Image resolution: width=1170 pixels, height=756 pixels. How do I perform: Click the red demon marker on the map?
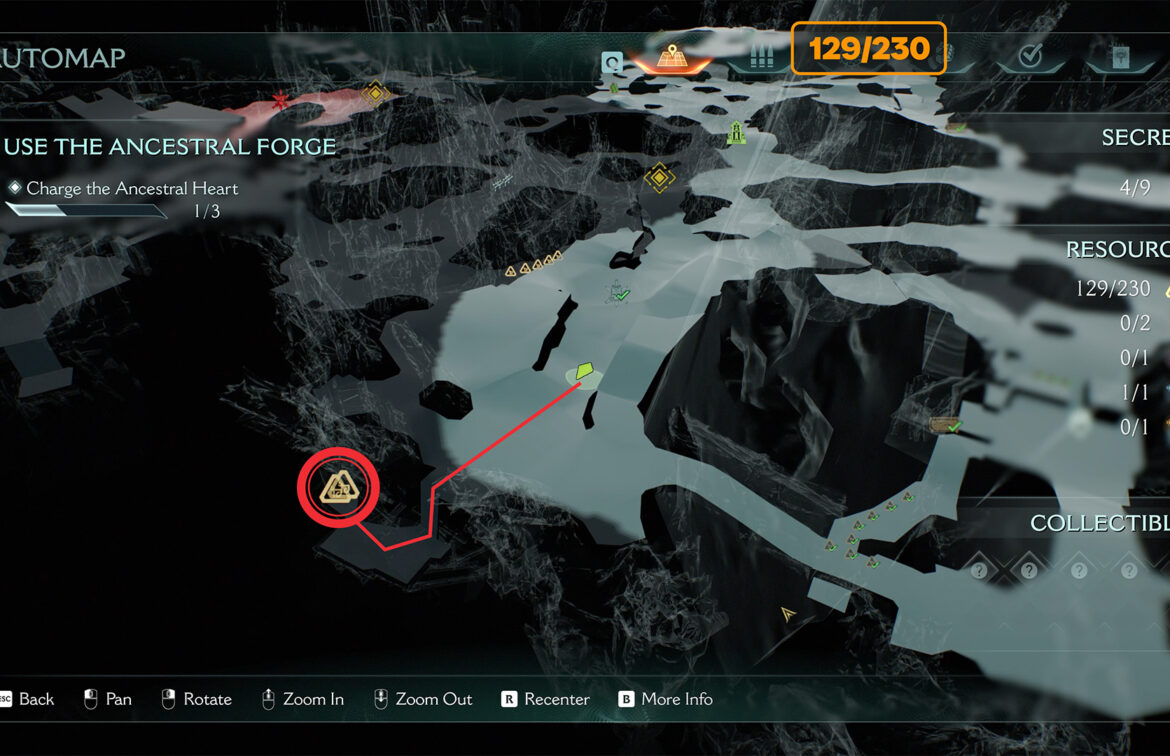281,102
